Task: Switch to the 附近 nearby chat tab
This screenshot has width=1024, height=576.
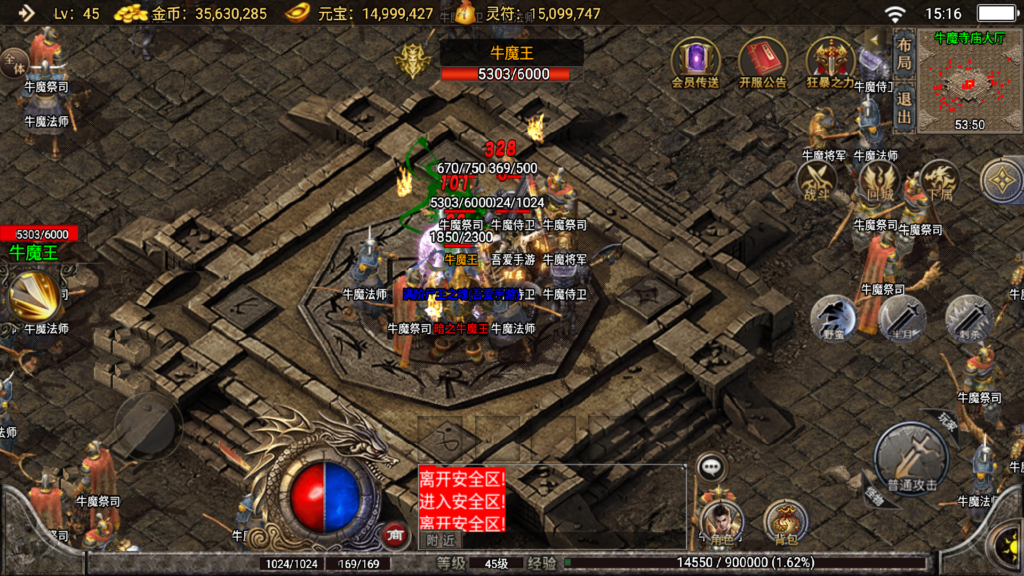Action: pyautogui.click(x=440, y=539)
